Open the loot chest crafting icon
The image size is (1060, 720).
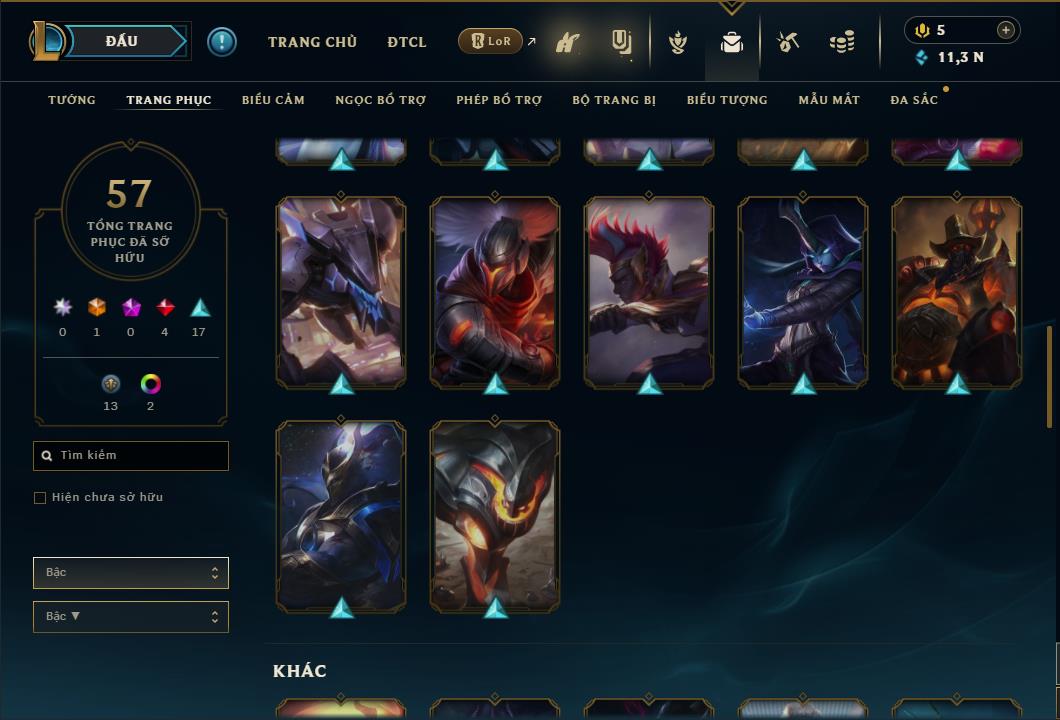(x=788, y=42)
